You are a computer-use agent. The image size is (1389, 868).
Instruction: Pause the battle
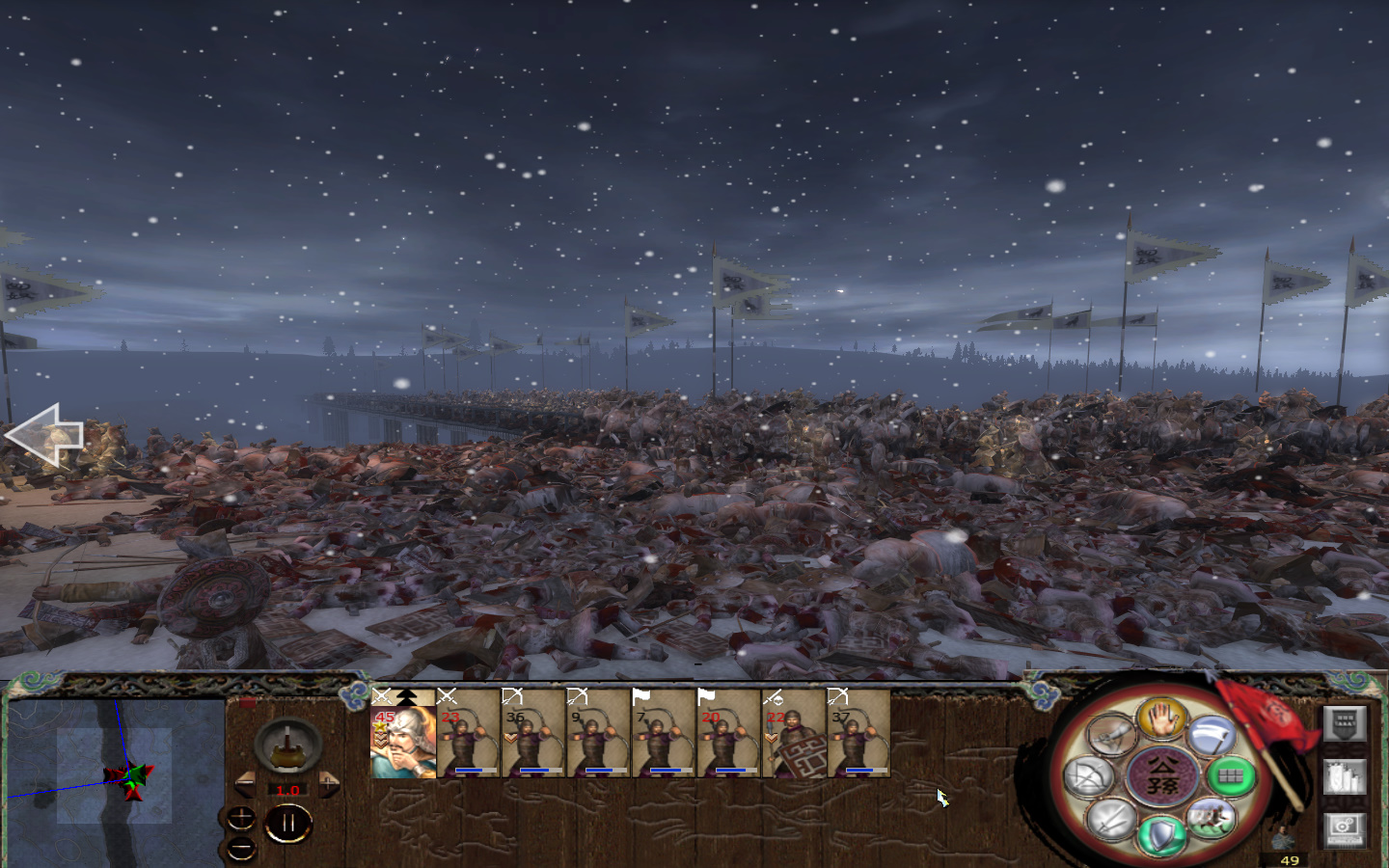pyautogui.click(x=288, y=822)
